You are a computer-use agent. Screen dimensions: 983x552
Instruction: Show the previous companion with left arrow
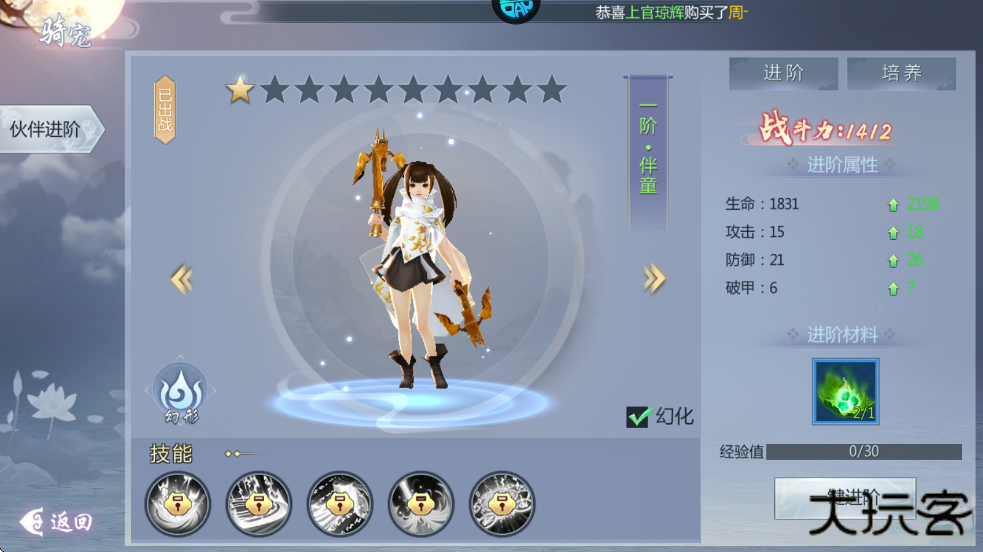(x=182, y=279)
